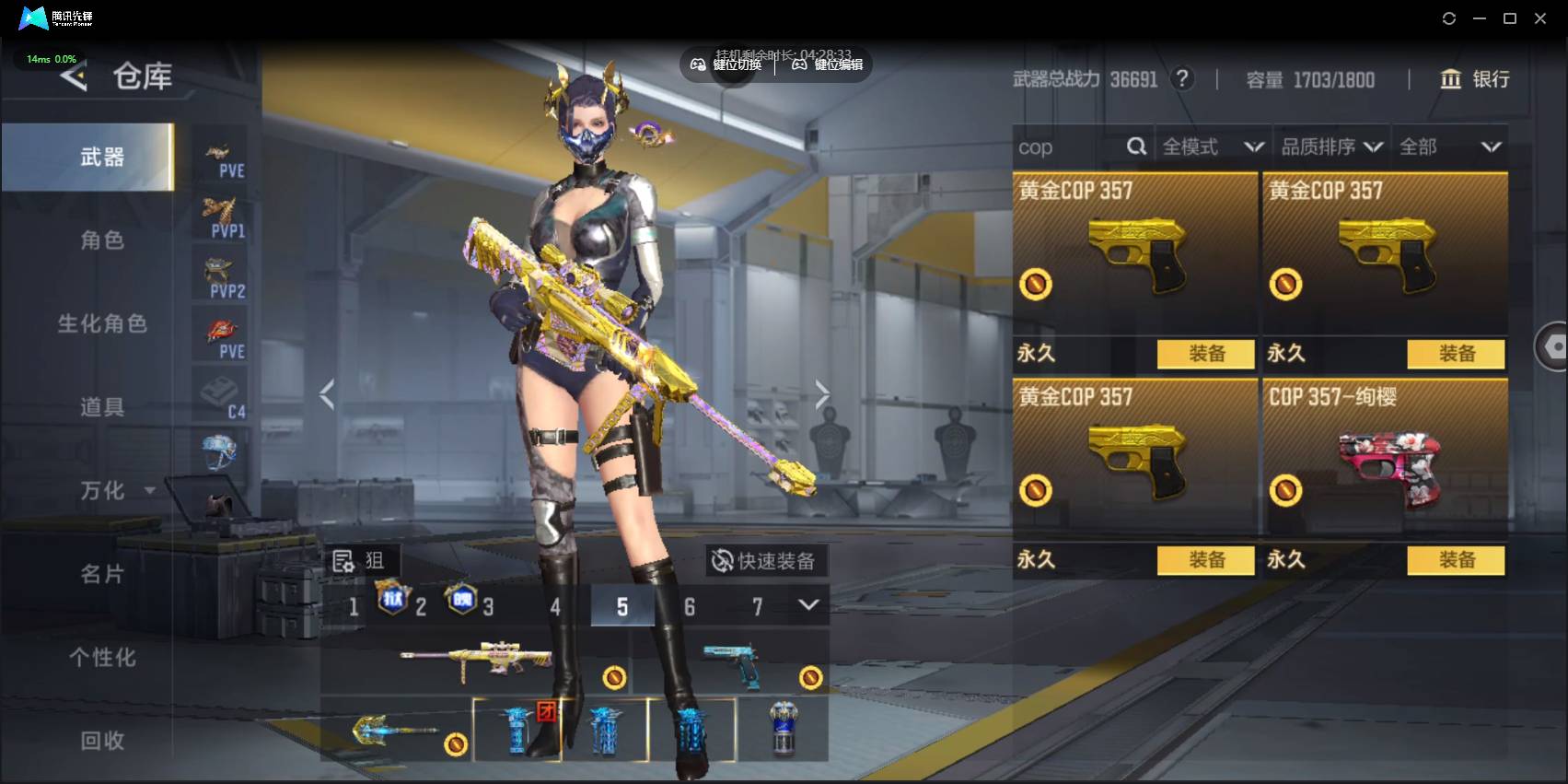Choose the 个性化 category
Image resolution: width=1568 pixels, height=784 pixels.
[101, 657]
